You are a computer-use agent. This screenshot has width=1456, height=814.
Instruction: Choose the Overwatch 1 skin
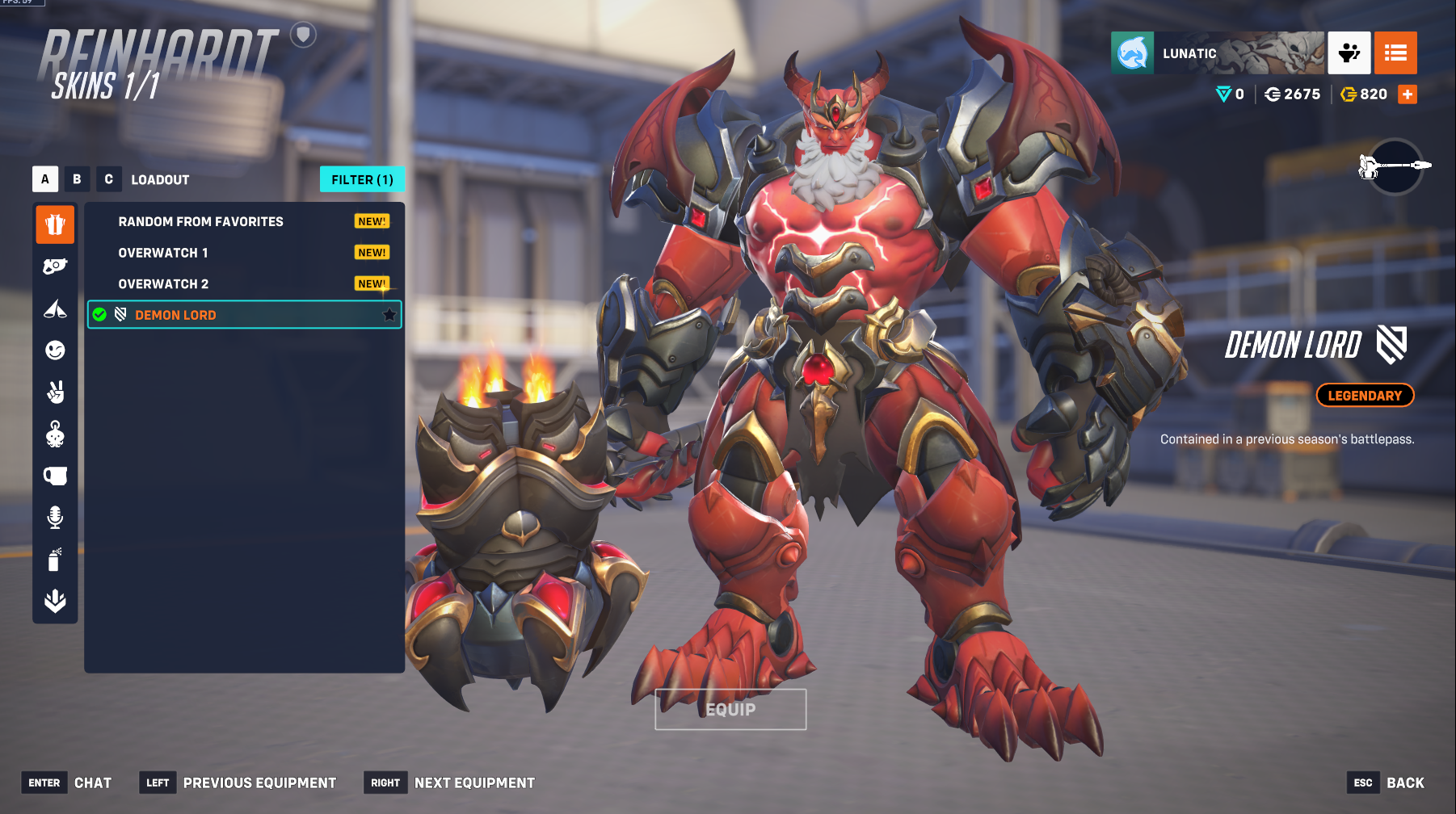(x=163, y=253)
